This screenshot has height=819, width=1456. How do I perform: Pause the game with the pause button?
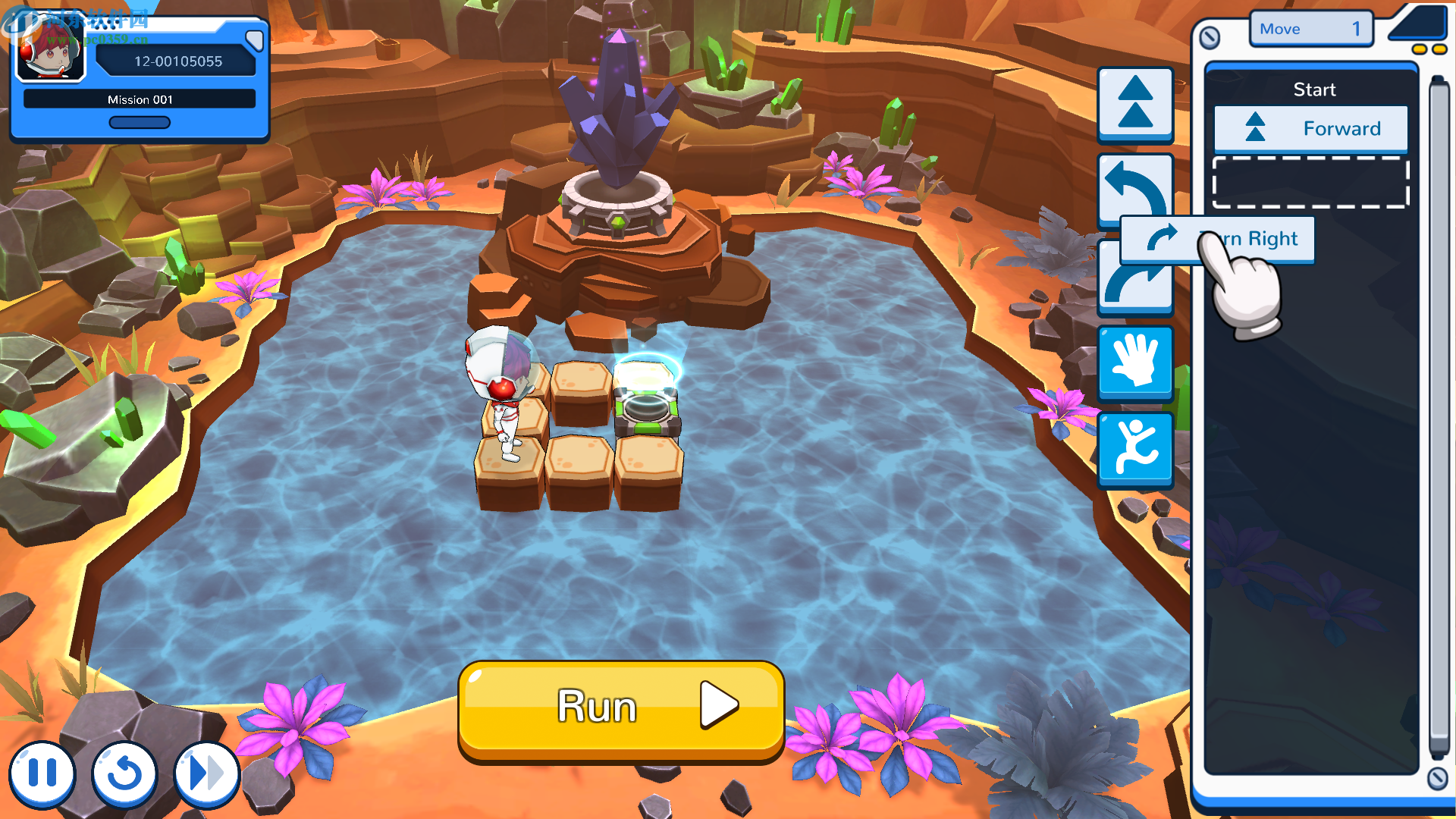click(42, 774)
